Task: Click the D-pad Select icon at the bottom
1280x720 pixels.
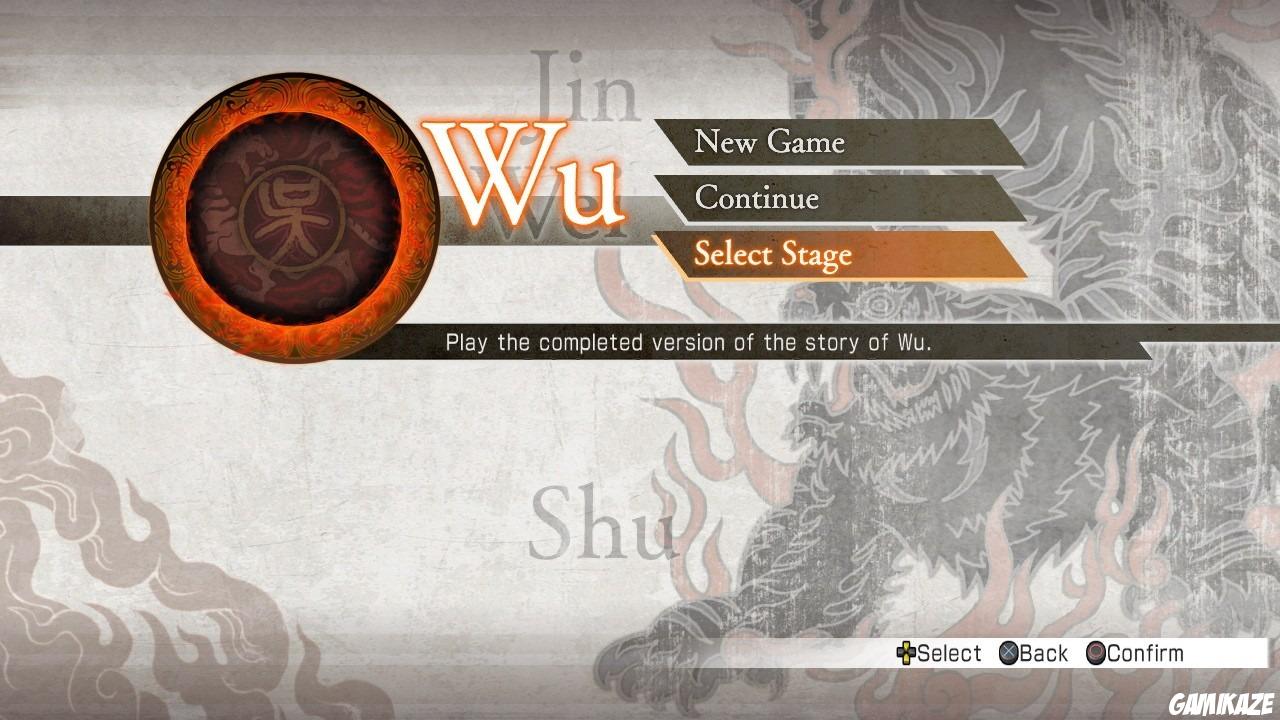Action: tap(906, 653)
